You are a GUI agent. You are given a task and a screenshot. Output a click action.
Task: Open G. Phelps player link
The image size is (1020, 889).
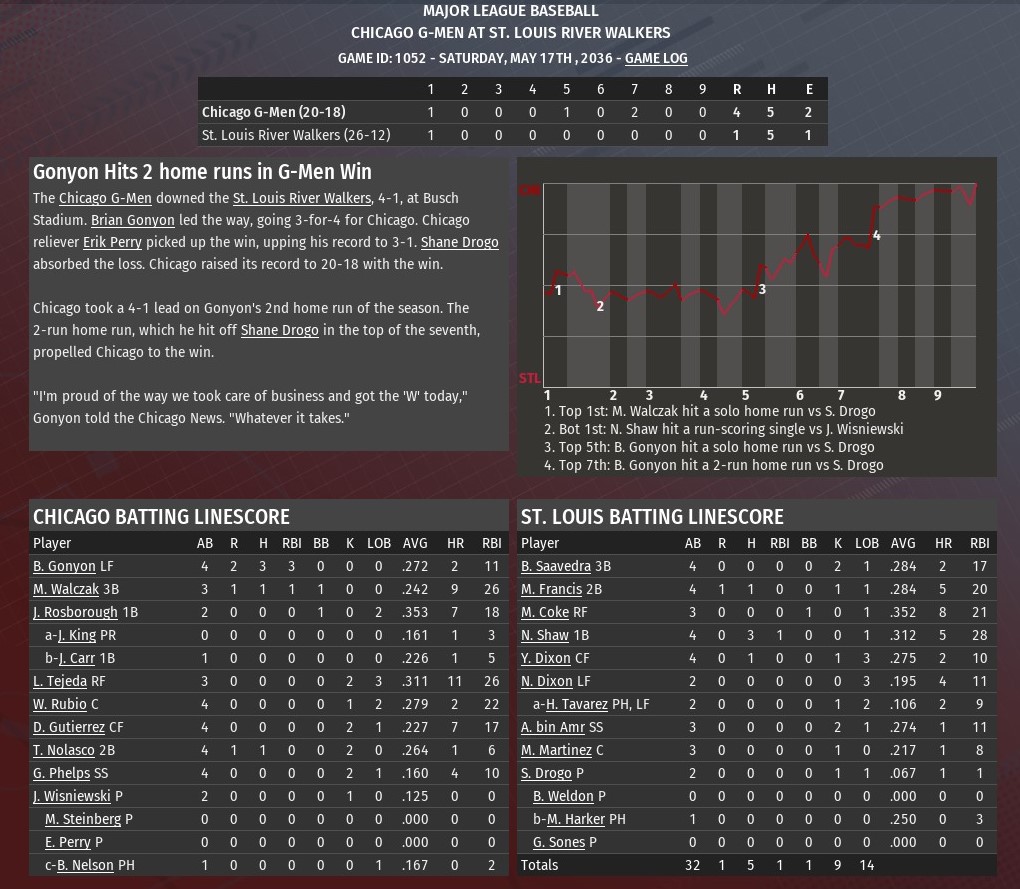click(x=61, y=773)
